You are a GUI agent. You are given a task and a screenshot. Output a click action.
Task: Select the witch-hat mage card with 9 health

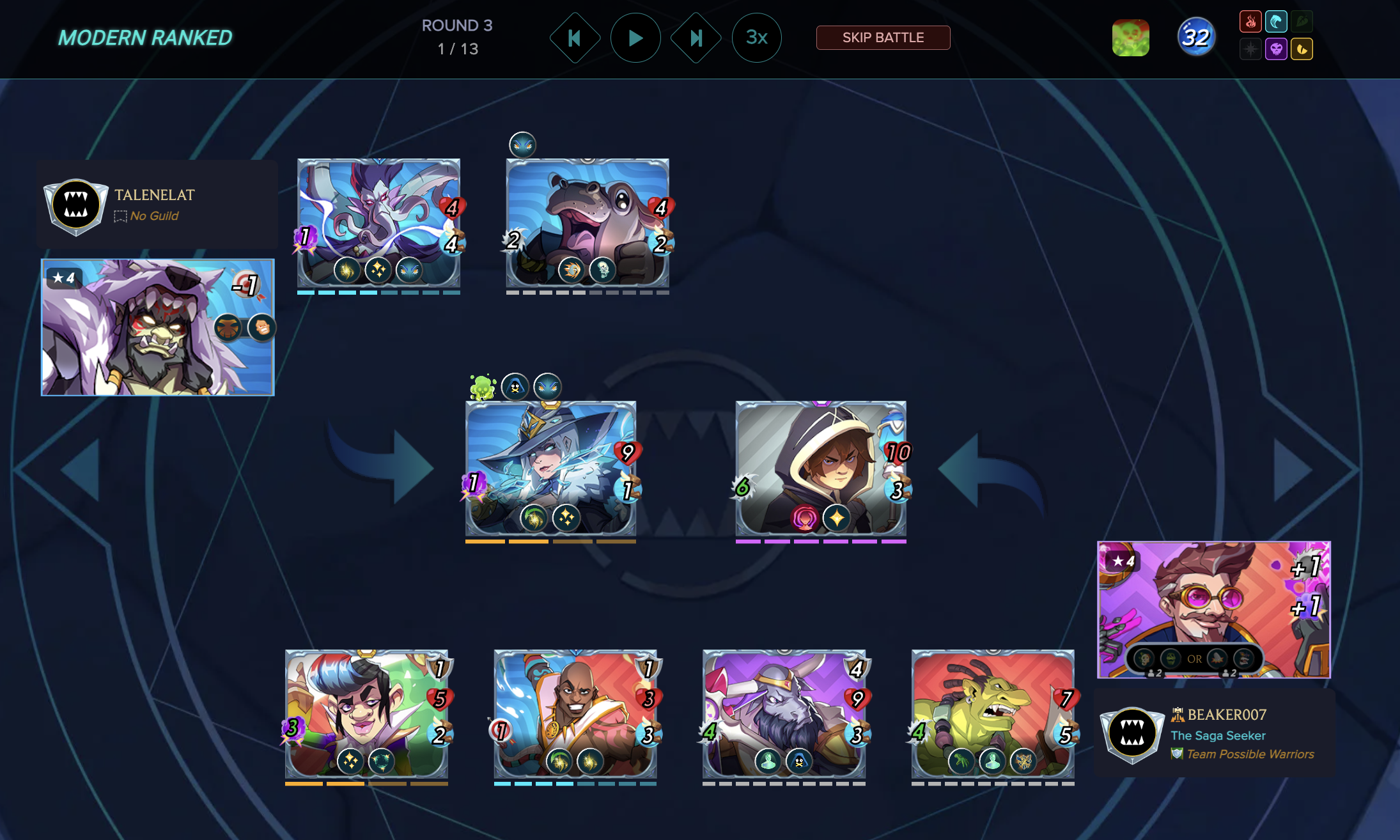click(x=550, y=469)
